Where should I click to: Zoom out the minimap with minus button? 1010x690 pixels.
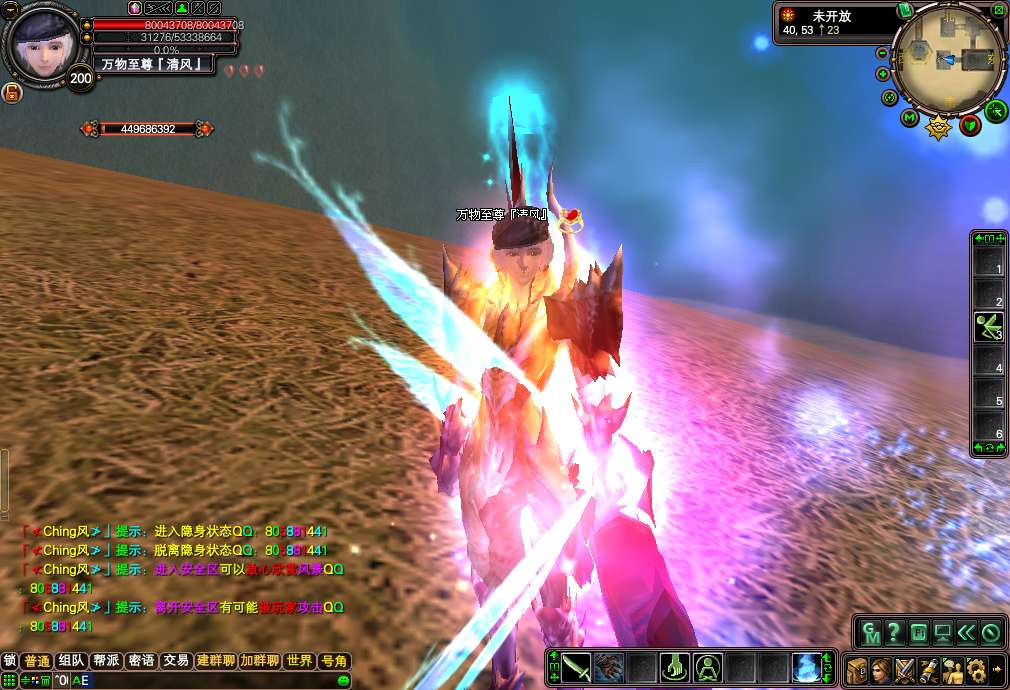pos(882,53)
